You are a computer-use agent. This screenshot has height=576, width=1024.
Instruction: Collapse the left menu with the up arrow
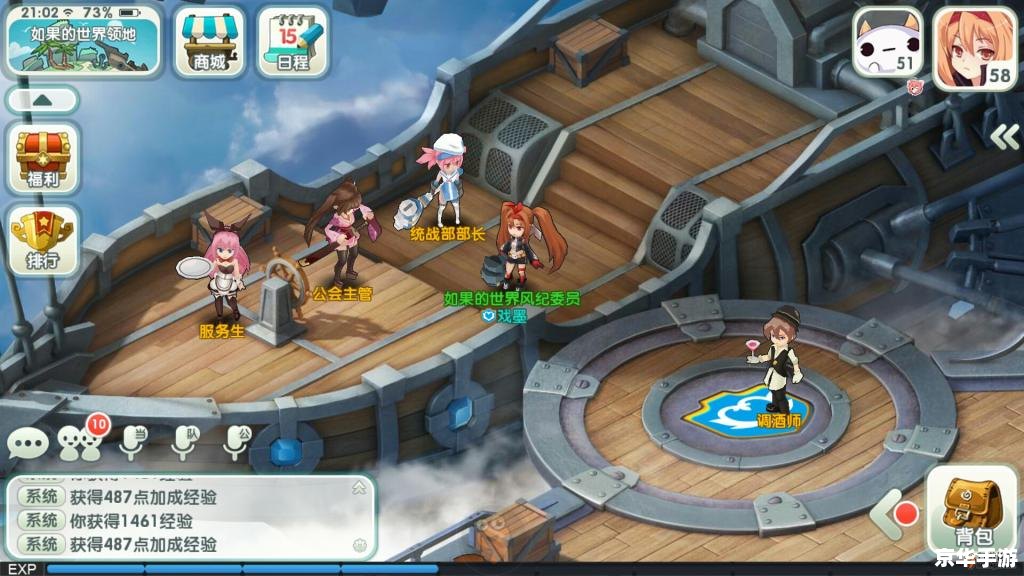click(x=43, y=100)
